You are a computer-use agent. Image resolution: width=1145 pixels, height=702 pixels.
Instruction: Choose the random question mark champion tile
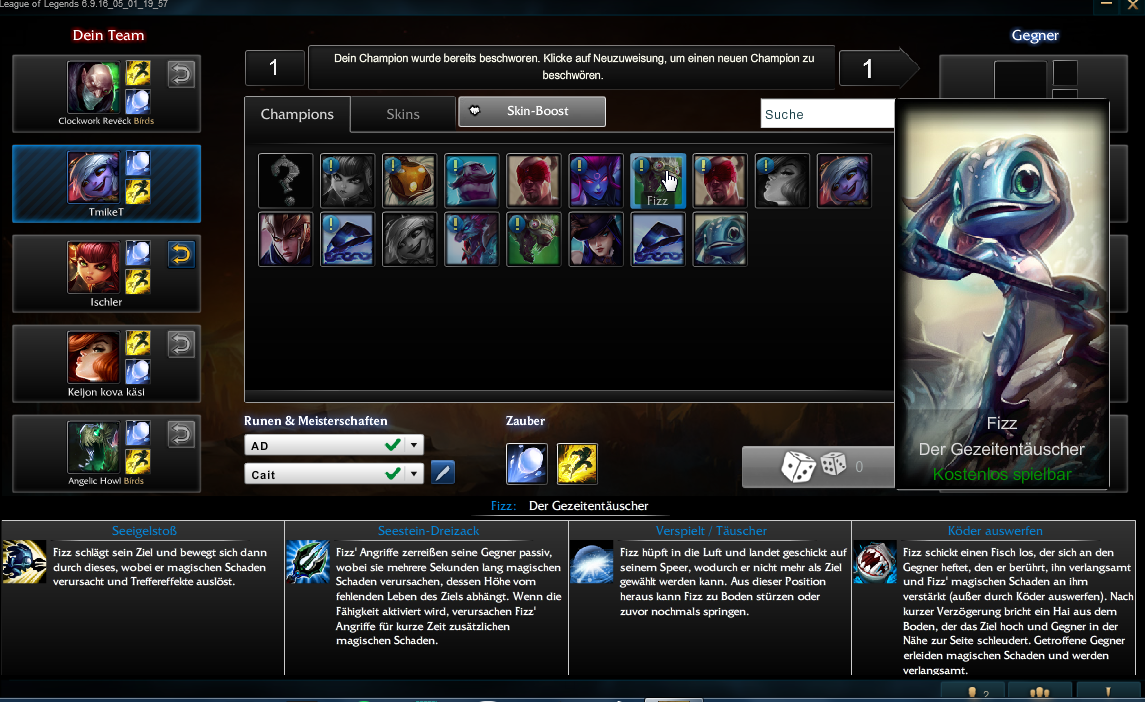tap(285, 181)
